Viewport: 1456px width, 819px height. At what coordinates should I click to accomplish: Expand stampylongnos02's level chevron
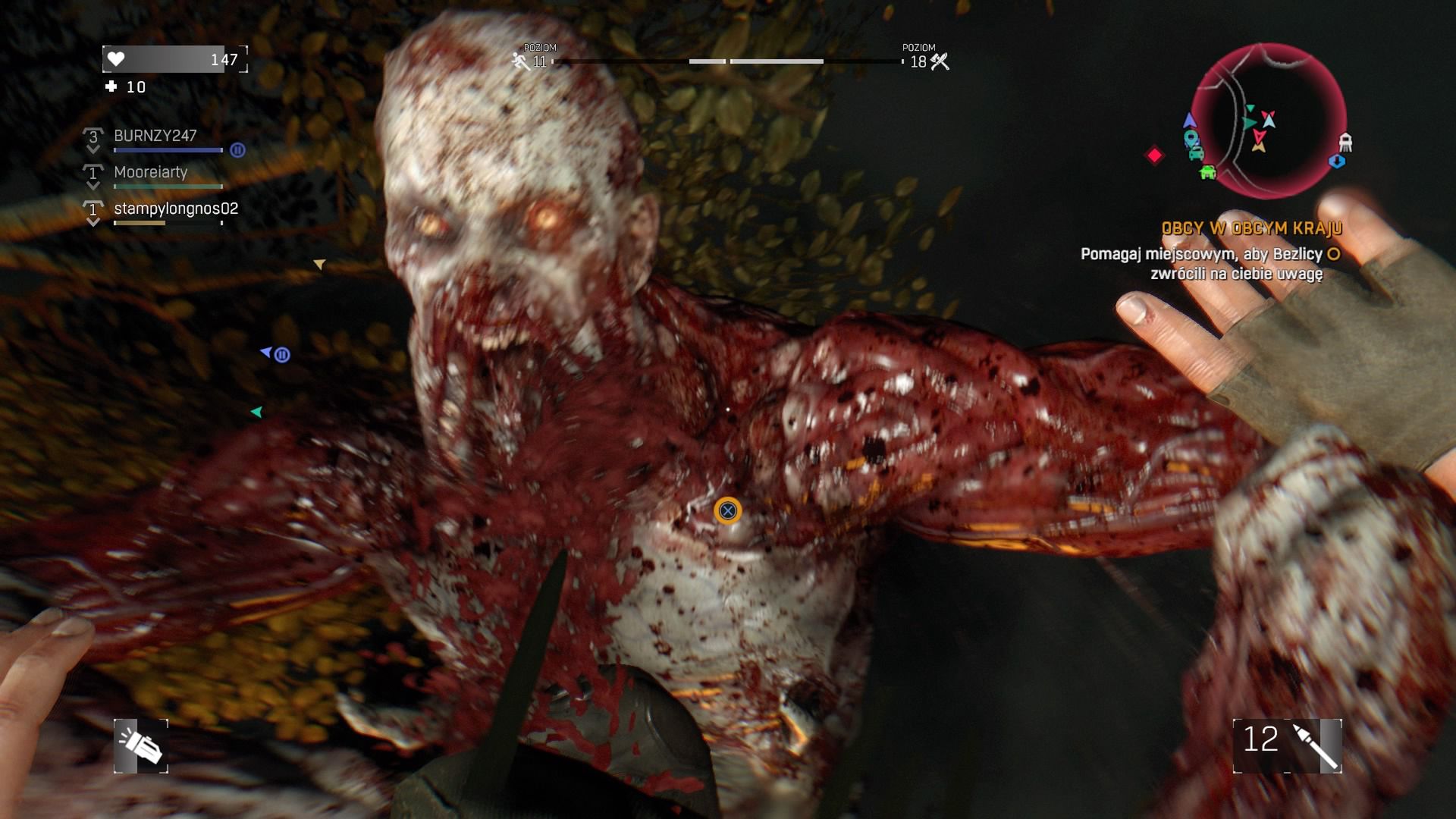pyautogui.click(x=93, y=209)
